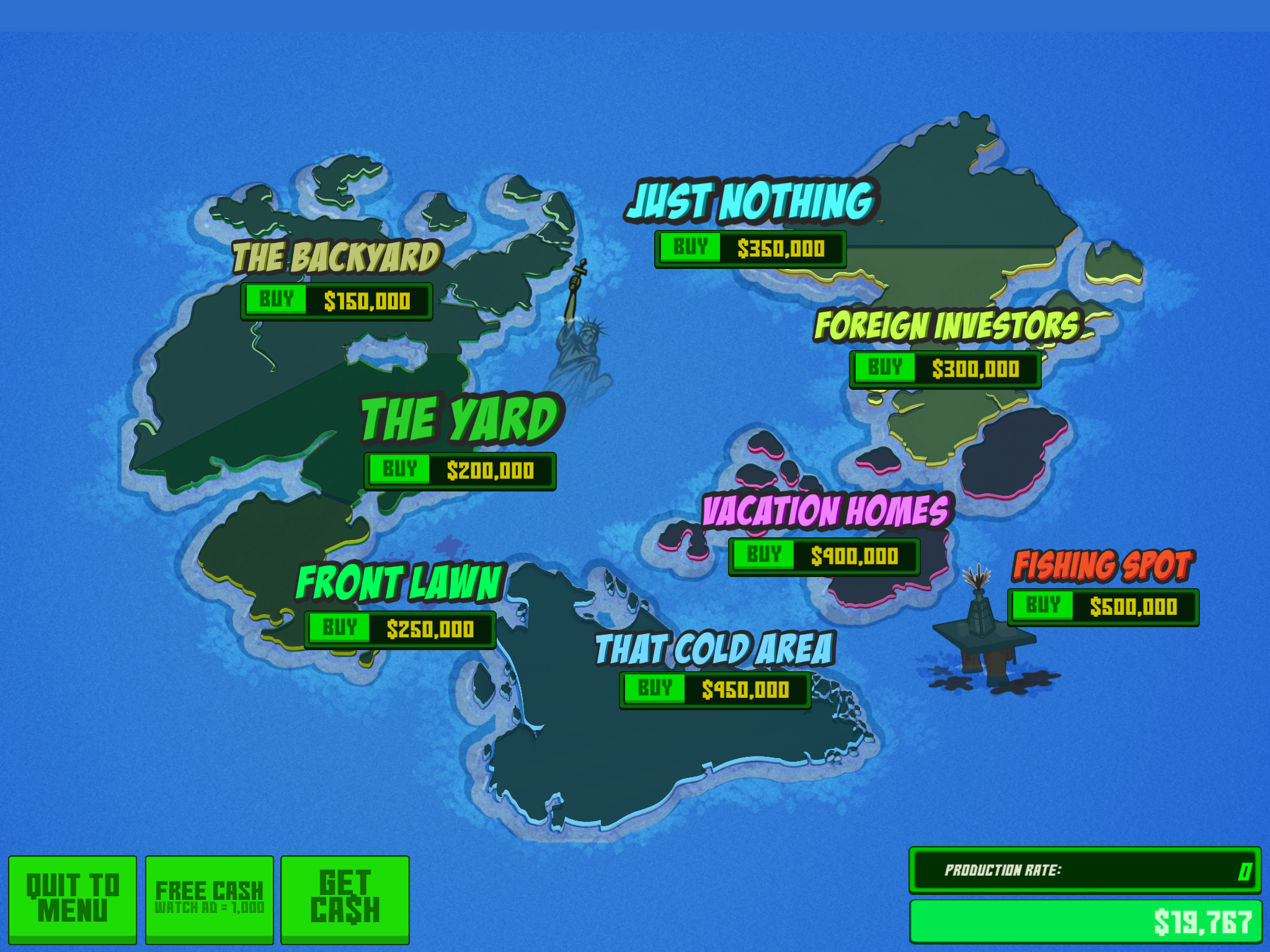The image size is (1270, 952).
Task: Purchase Front Lawn region for $250,000
Action: coord(339,628)
